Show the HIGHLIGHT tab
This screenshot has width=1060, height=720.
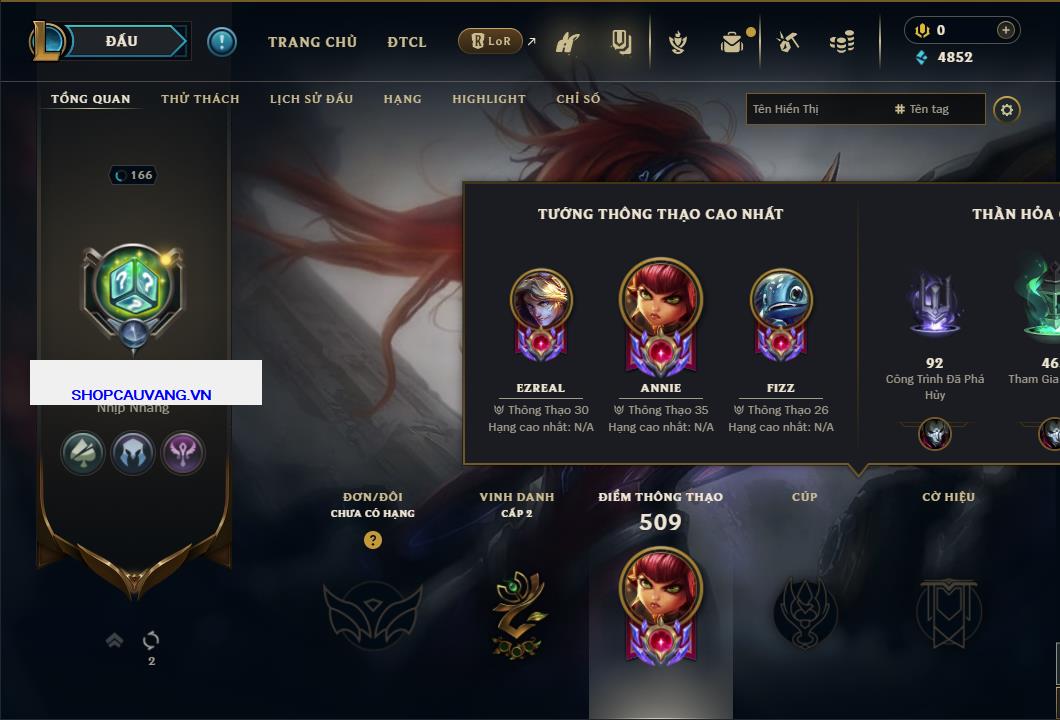click(488, 99)
